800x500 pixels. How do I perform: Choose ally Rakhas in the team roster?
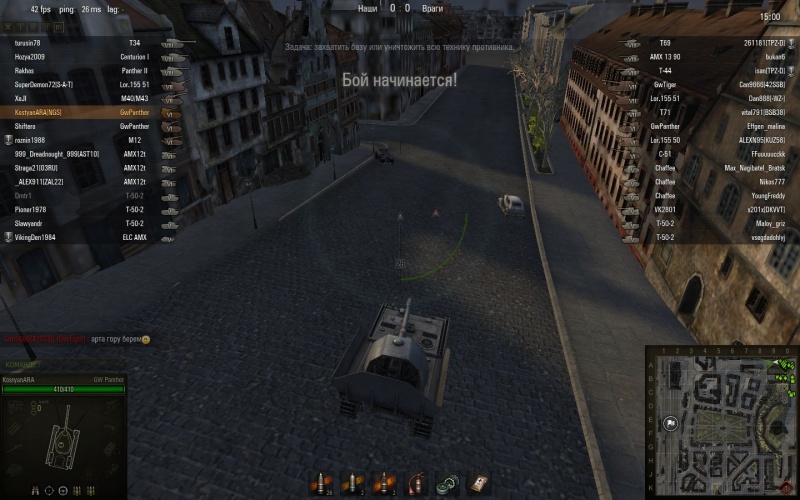pos(26,72)
